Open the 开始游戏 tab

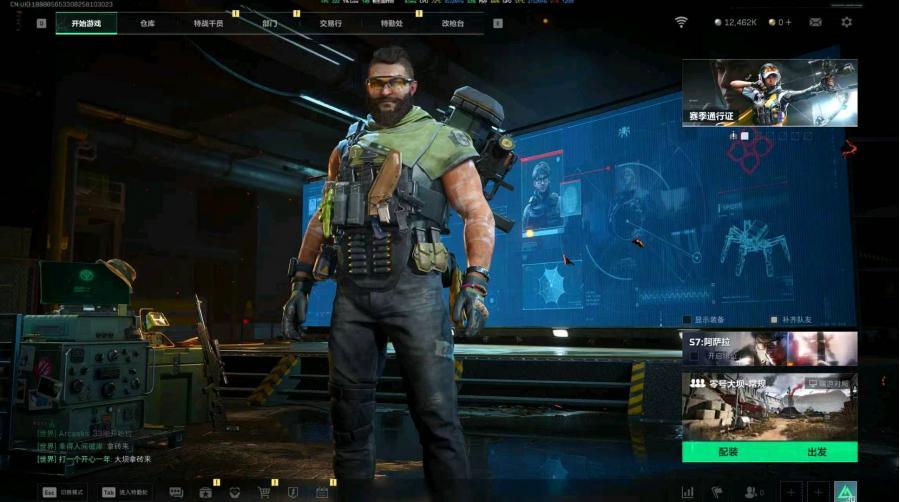click(86, 23)
